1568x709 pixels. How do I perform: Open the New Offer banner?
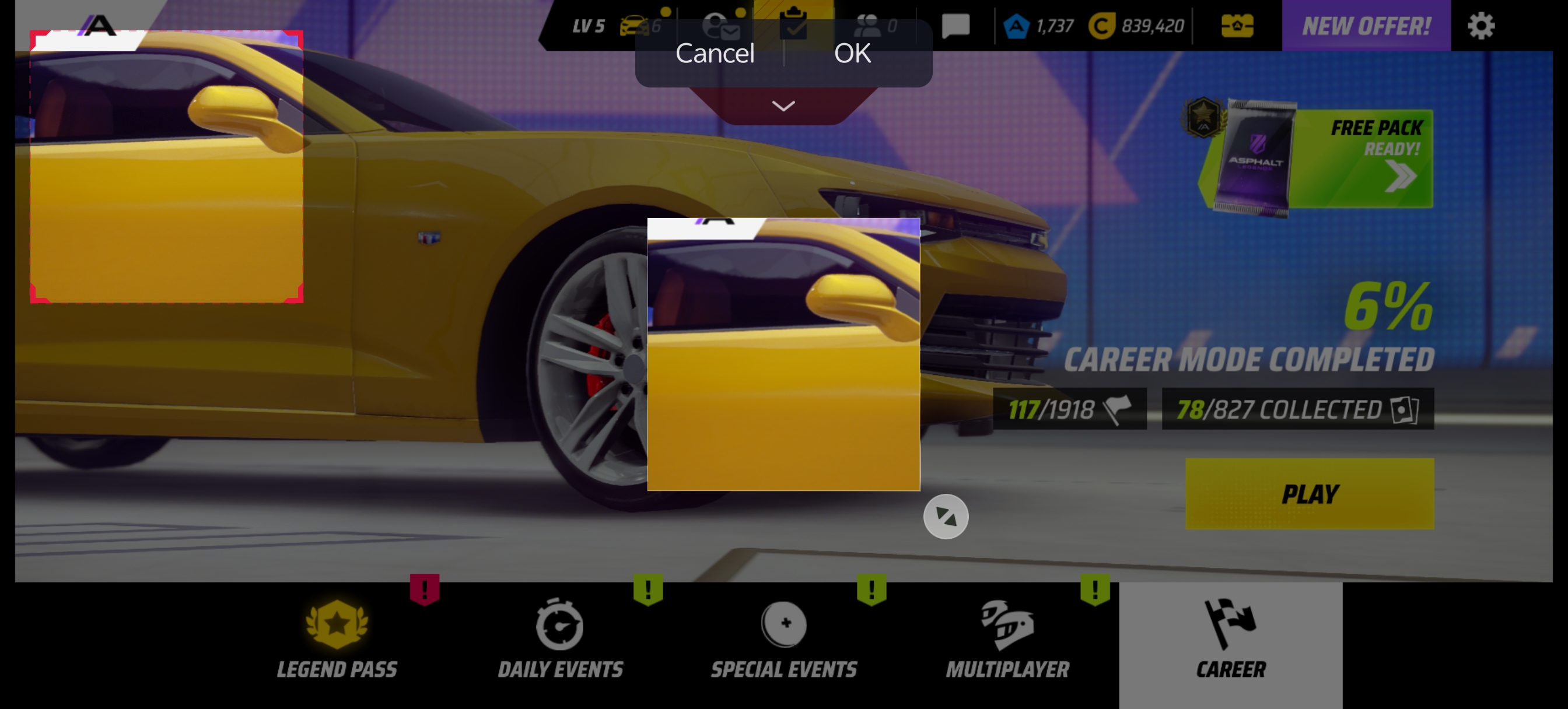(x=1366, y=26)
